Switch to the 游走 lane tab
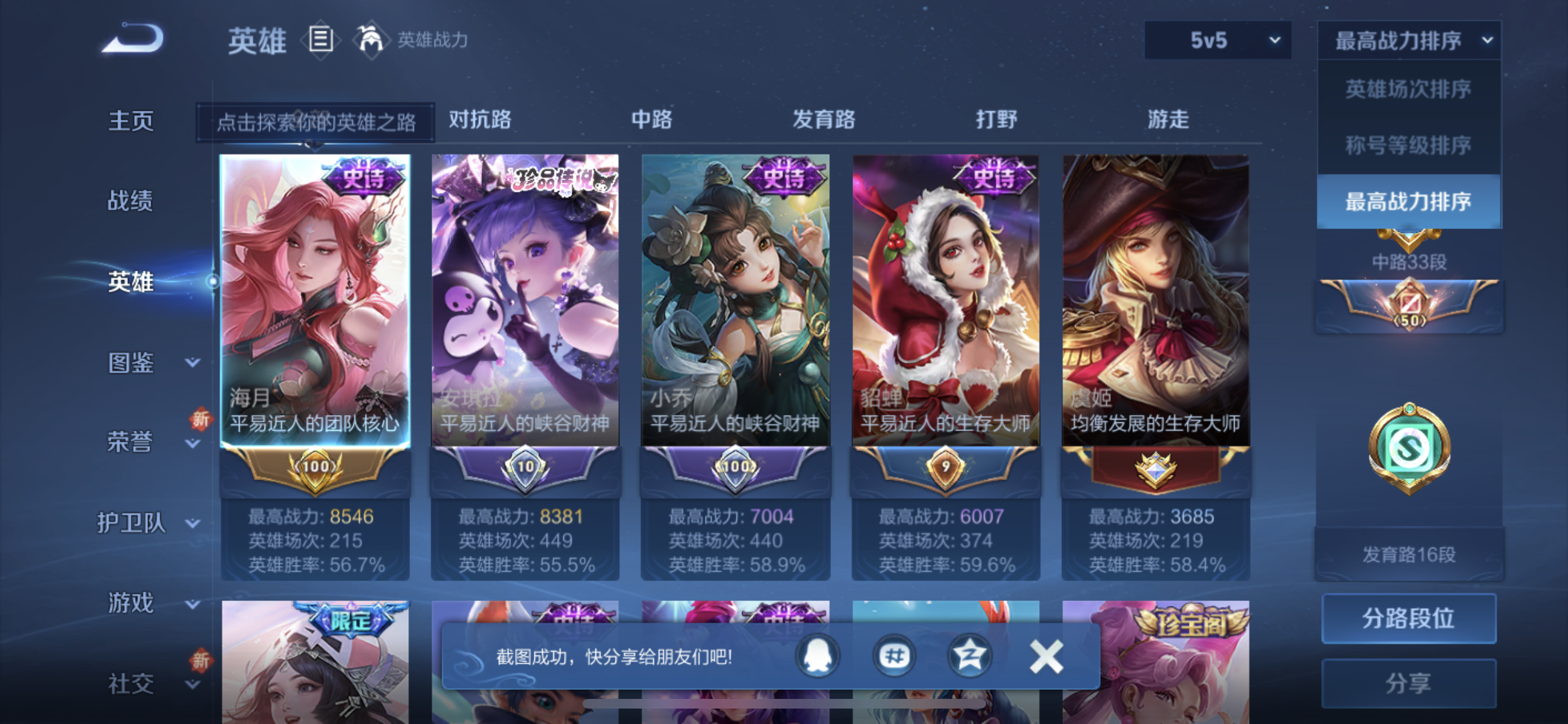Image resolution: width=1568 pixels, height=724 pixels. pos(1168,120)
